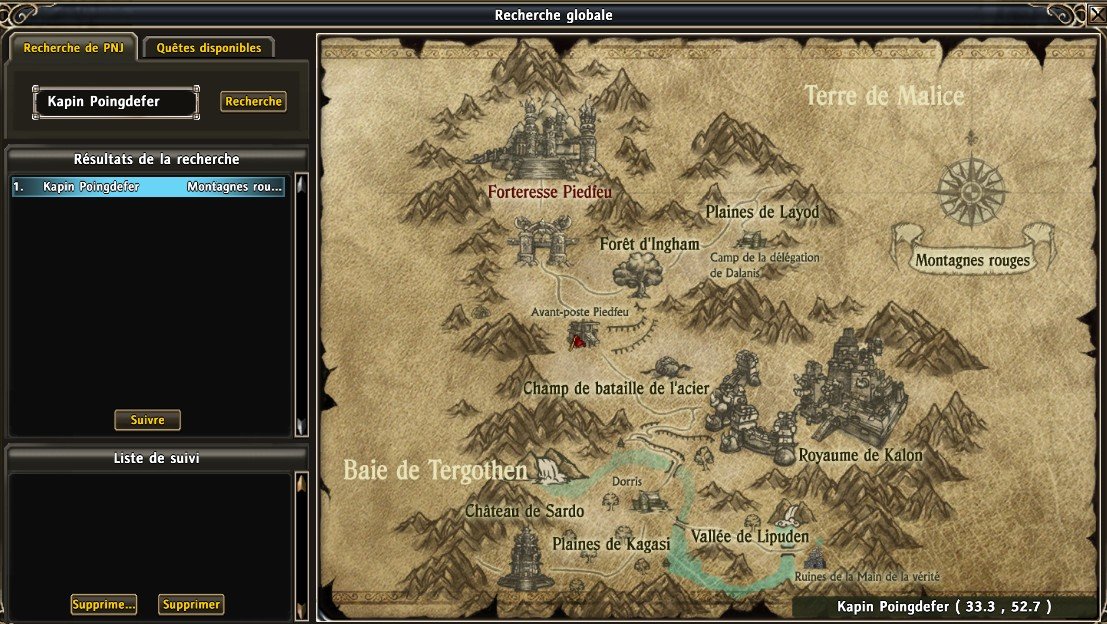The height and width of the screenshot is (624, 1107).
Task: Open Forteresse Piedfeu on the map
Action: click(549, 190)
